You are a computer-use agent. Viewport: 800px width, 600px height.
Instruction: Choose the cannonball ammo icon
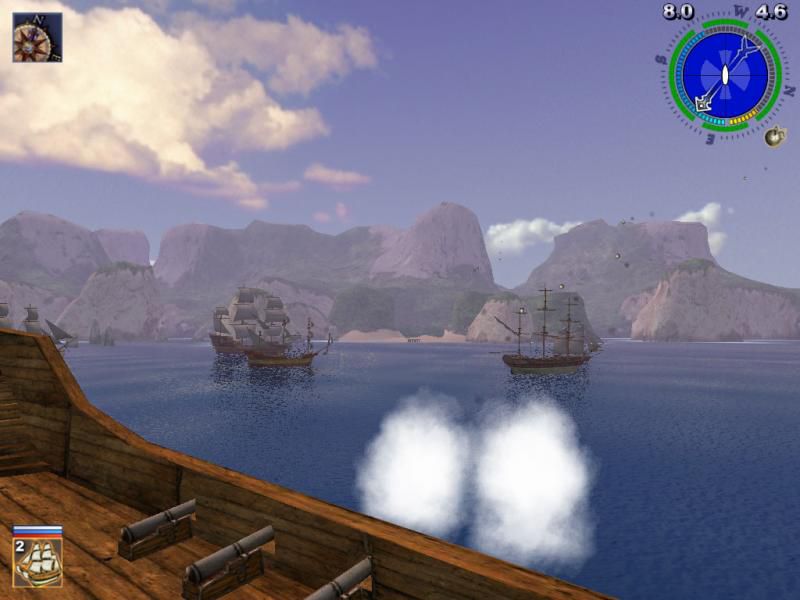click(x=775, y=137)
